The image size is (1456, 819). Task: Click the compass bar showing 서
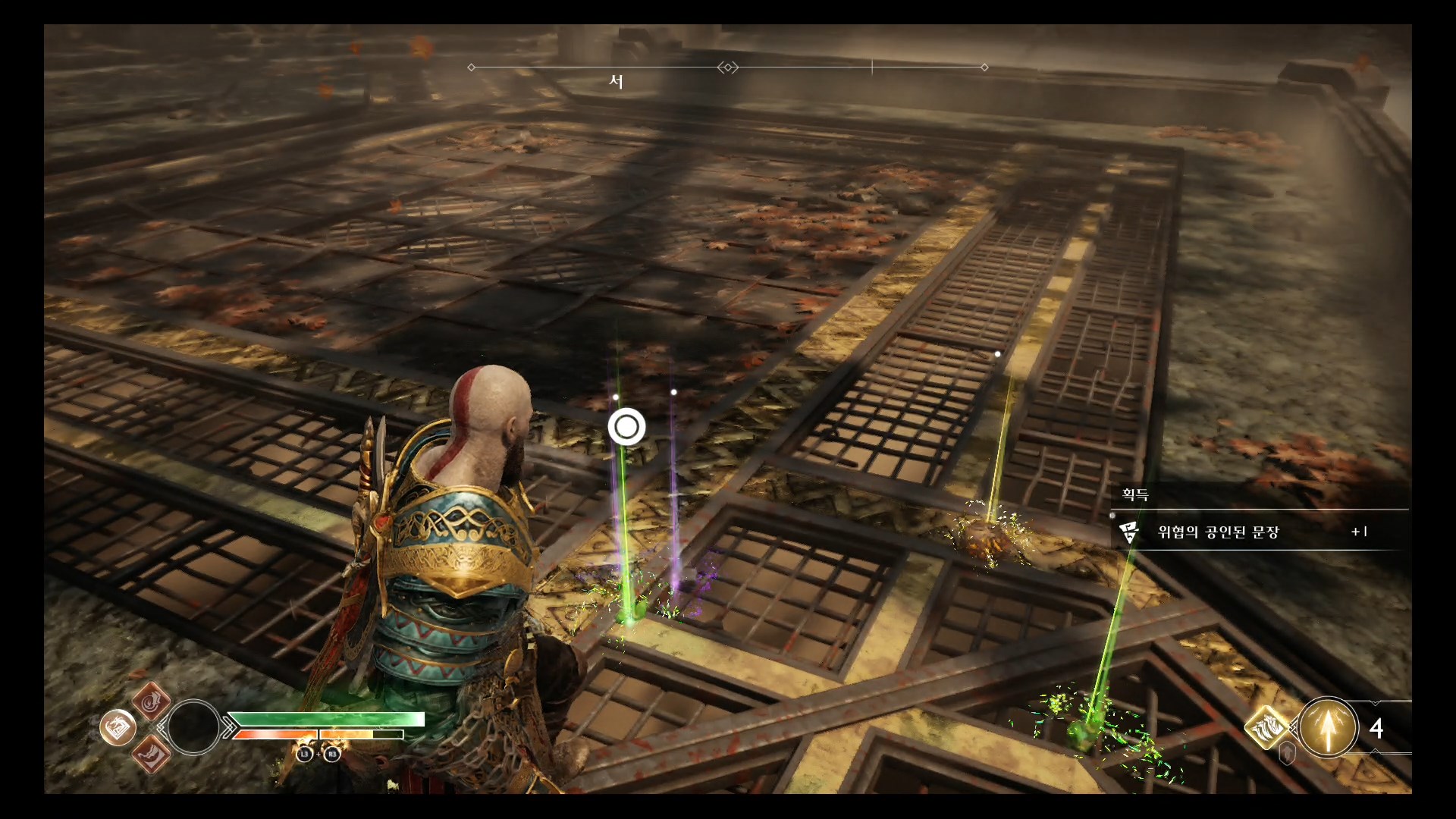click(x=727, y=68)
